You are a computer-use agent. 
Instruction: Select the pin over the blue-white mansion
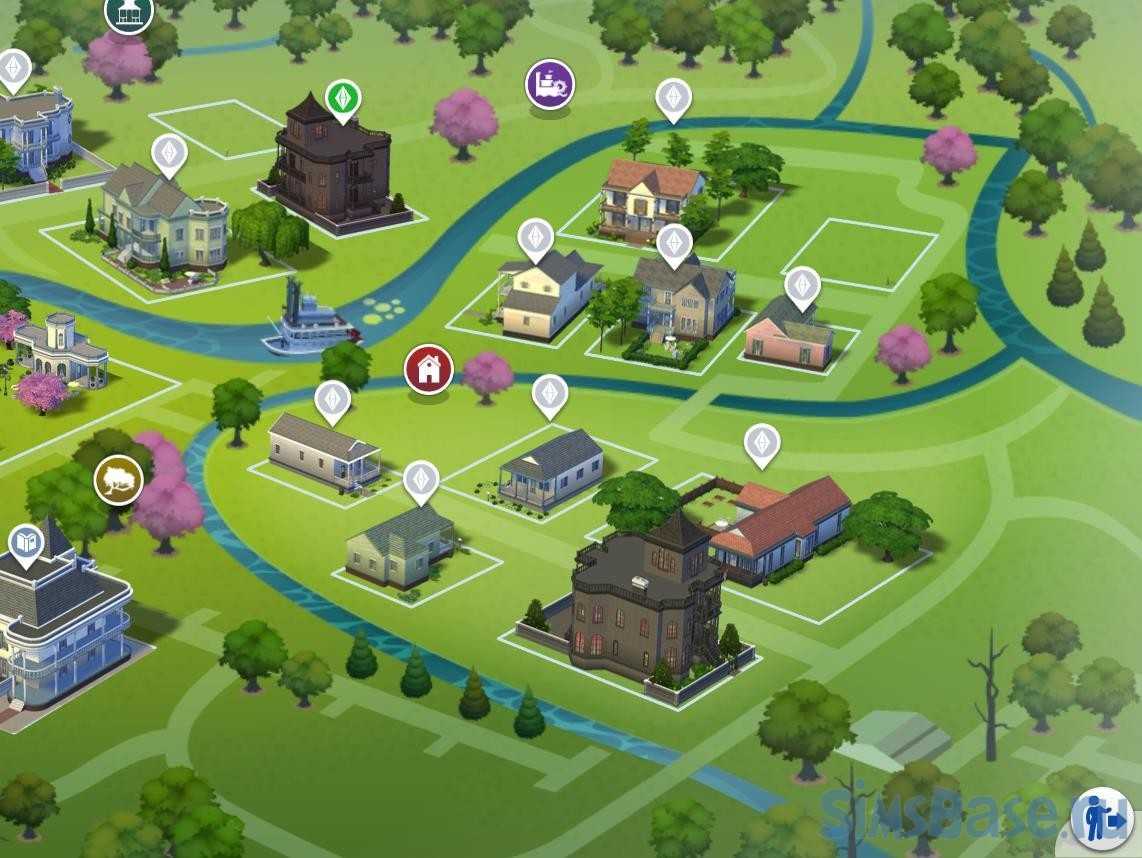coord(14,69)
